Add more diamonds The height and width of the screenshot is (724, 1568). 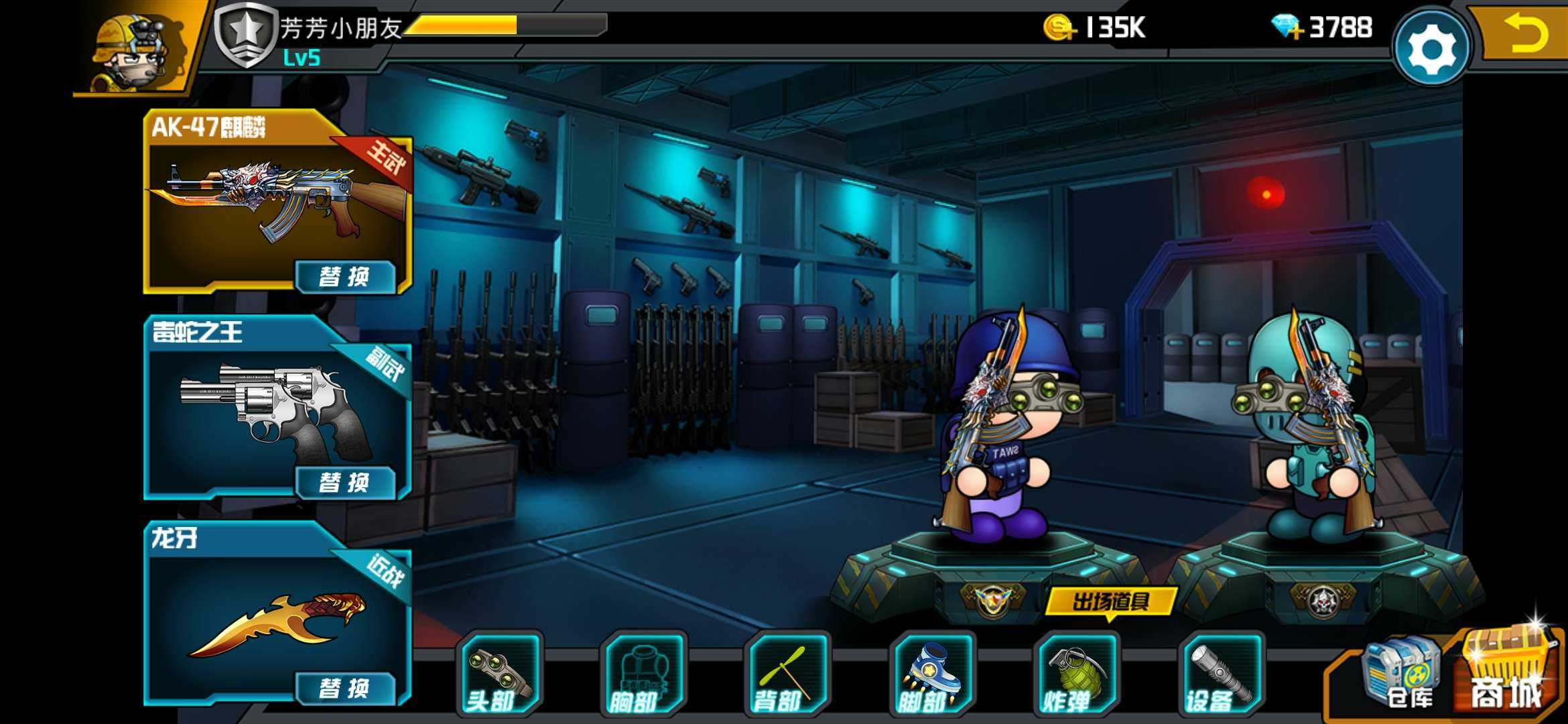click(x=1287, y=28)
